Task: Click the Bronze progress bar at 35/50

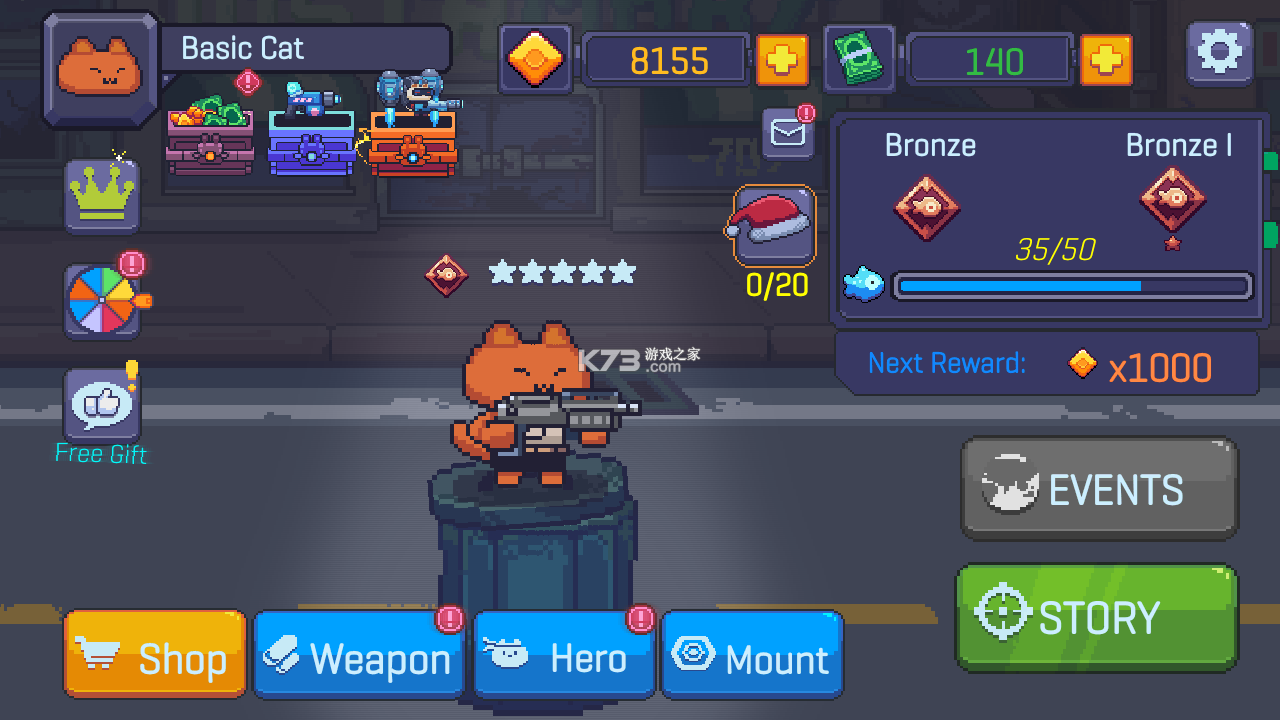Action: click(x=1071, y=286)
